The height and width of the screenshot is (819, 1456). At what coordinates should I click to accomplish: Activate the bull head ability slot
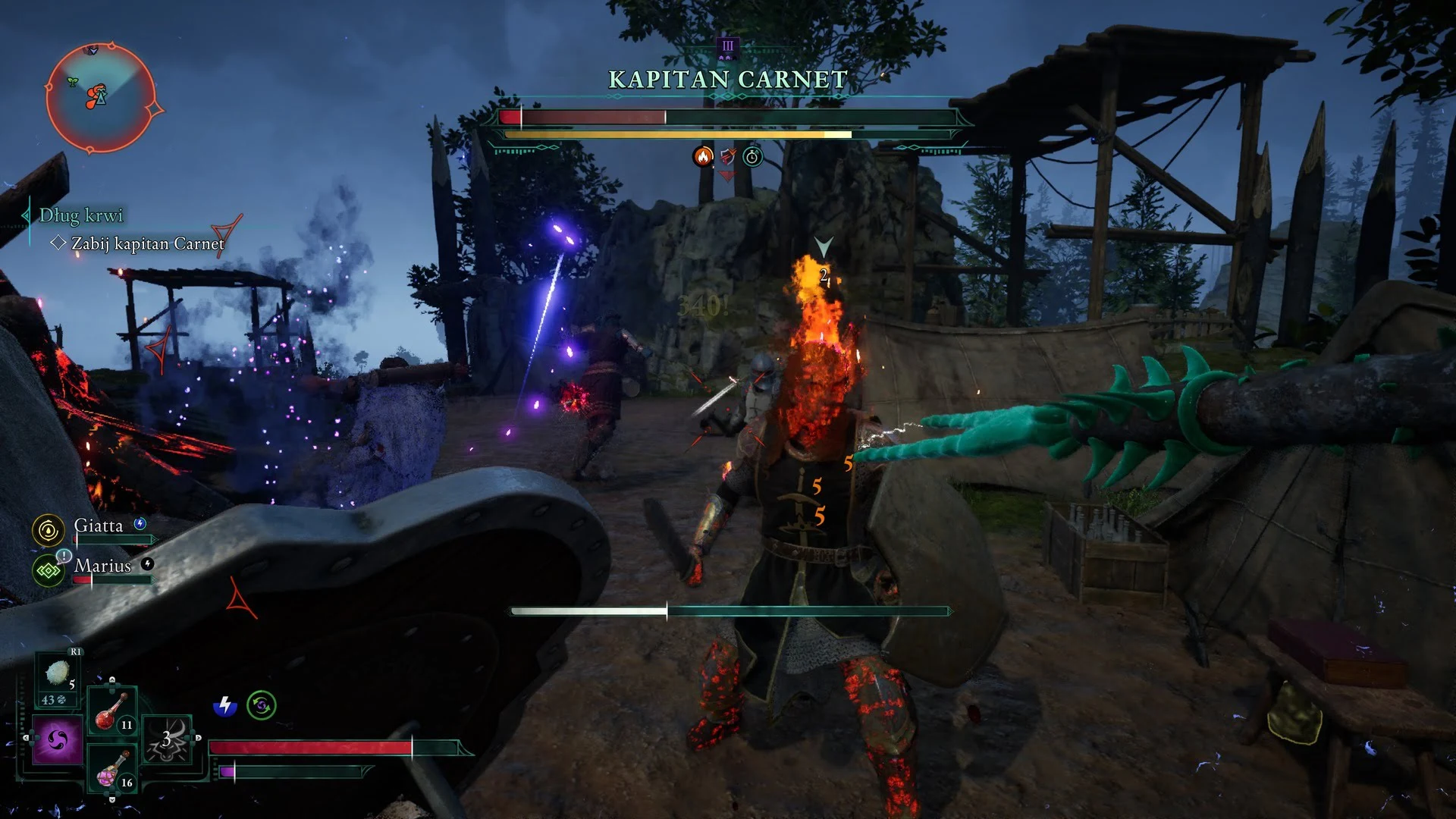click(168, 739)
